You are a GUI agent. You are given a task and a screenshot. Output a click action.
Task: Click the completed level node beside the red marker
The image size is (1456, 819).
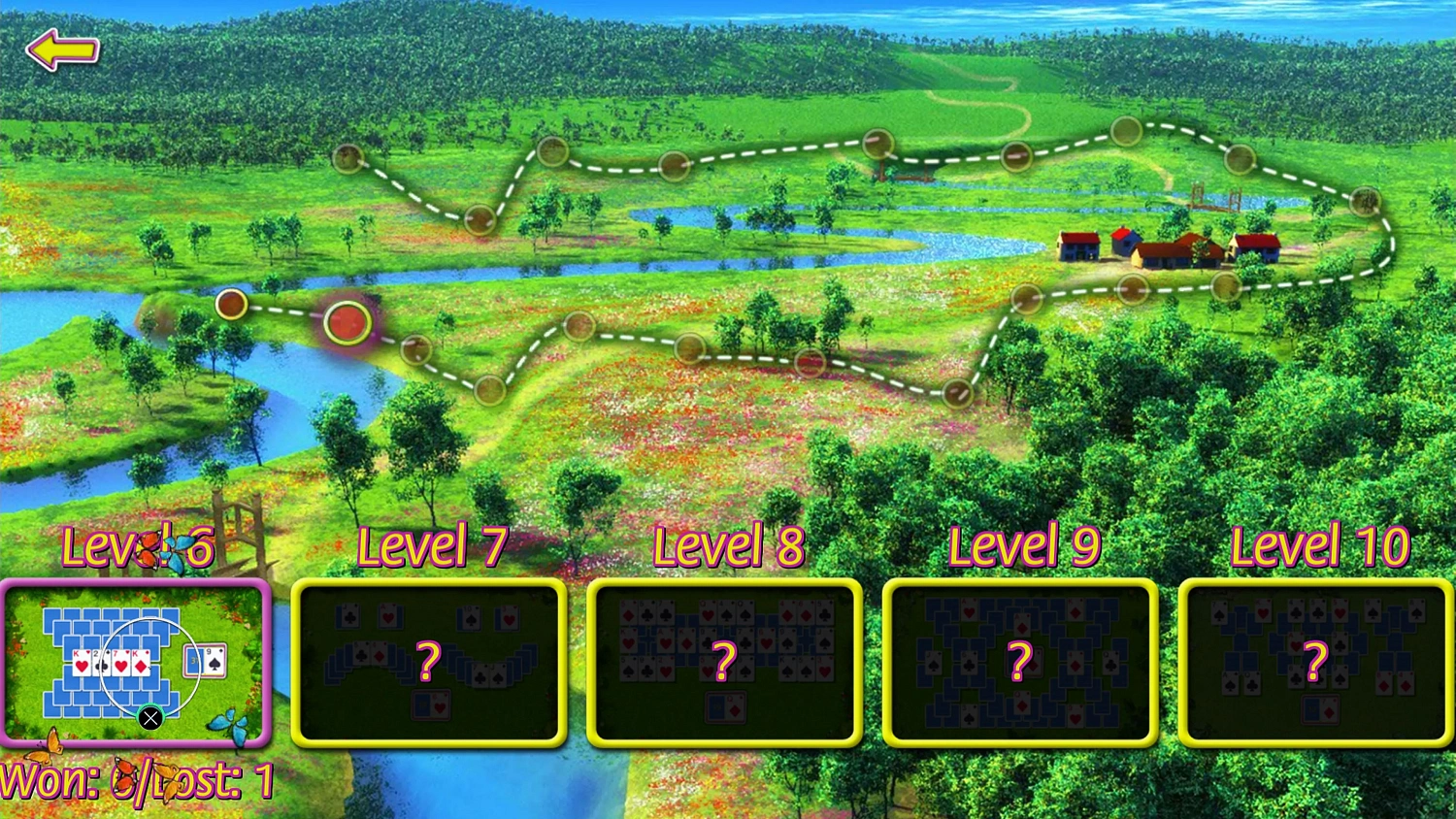[x=231, y=304]
